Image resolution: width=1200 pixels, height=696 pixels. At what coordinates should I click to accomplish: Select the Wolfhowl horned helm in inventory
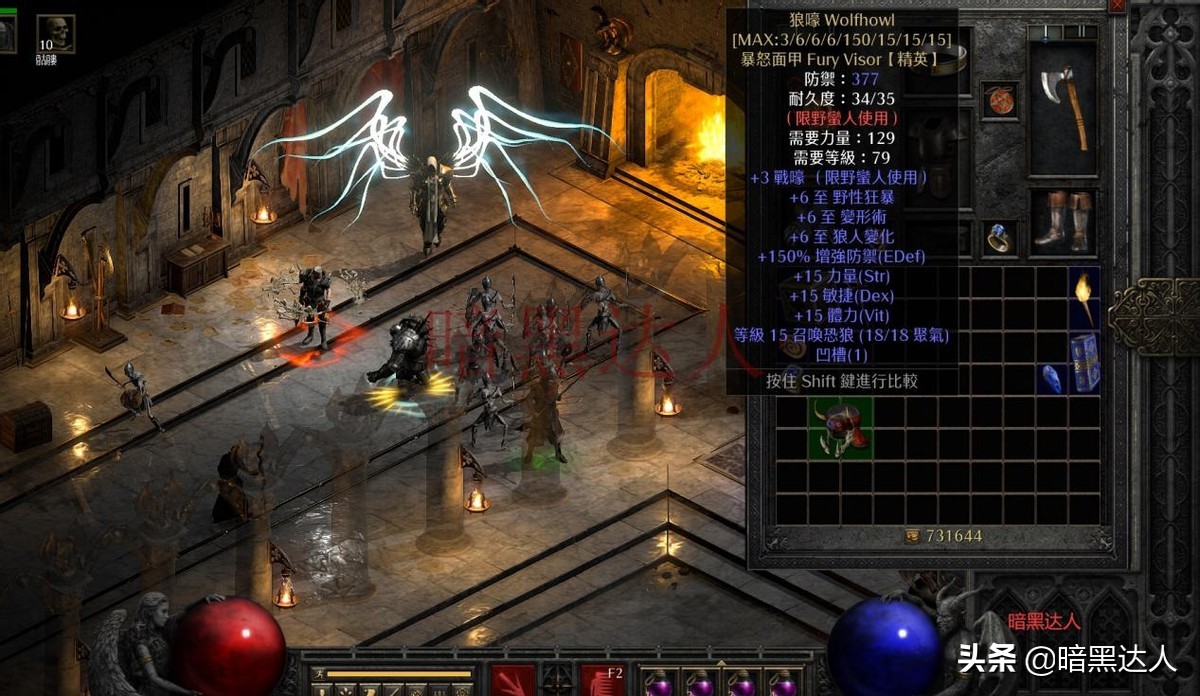pos(839,429)
